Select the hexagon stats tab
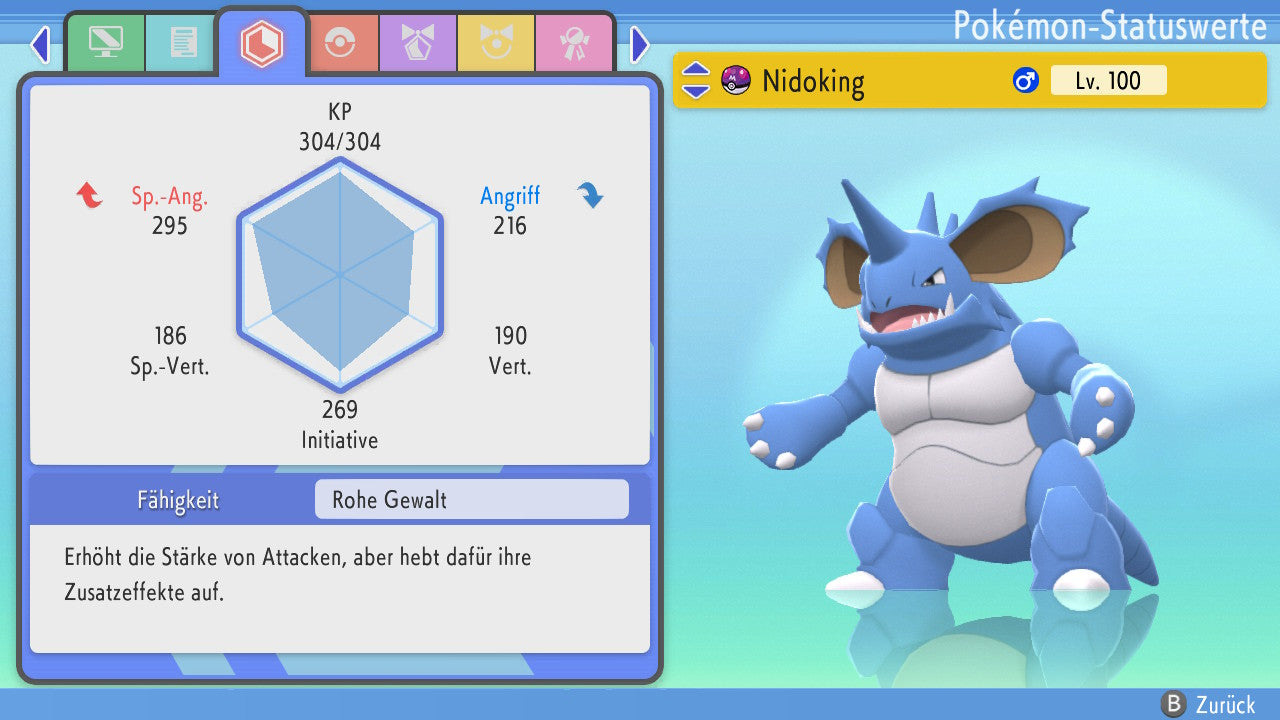This screenshot has height=720, width=1280. pos(262,43)
